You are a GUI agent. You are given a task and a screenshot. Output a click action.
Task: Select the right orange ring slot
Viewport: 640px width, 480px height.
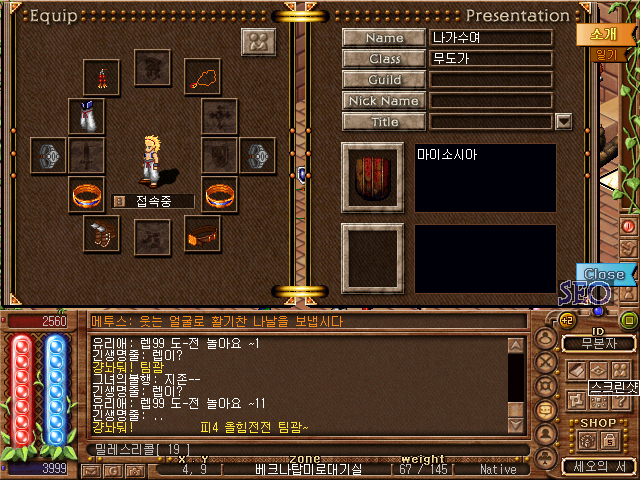click(219, 194)
